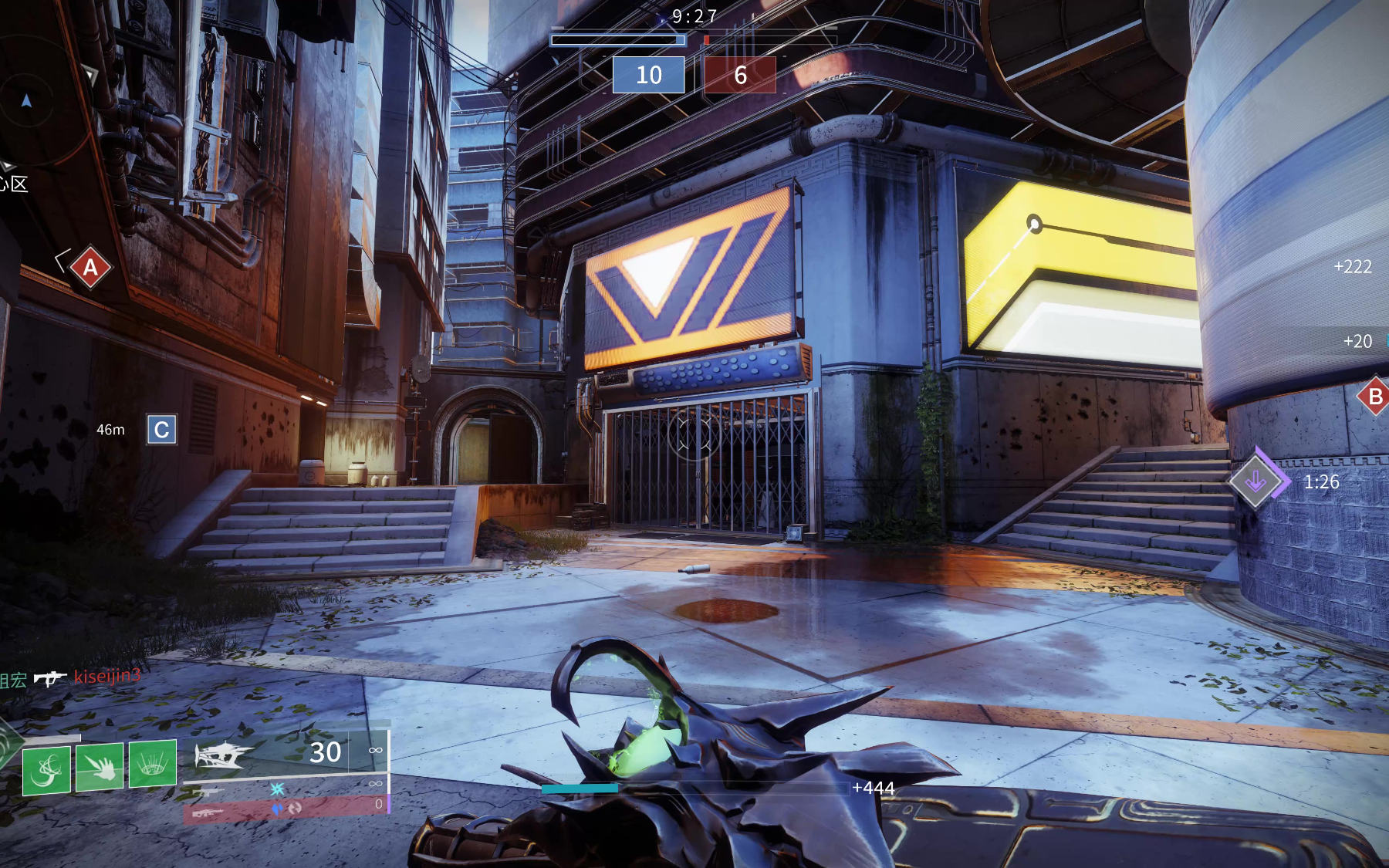
Task: Click the purple diamond objective marker
Action: (x=1256, y=481)
